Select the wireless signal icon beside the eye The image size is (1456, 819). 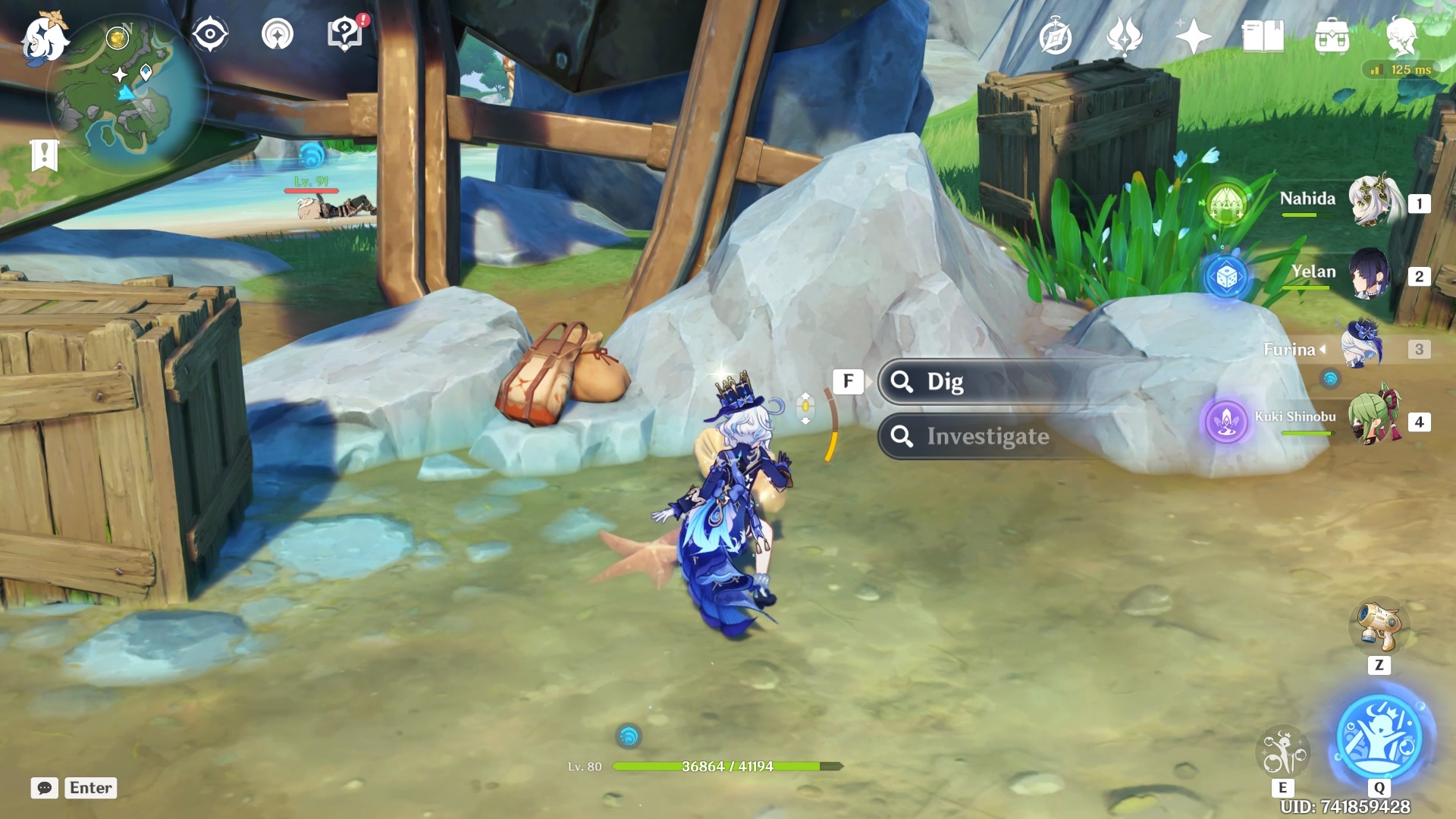(x=278, y=34)
